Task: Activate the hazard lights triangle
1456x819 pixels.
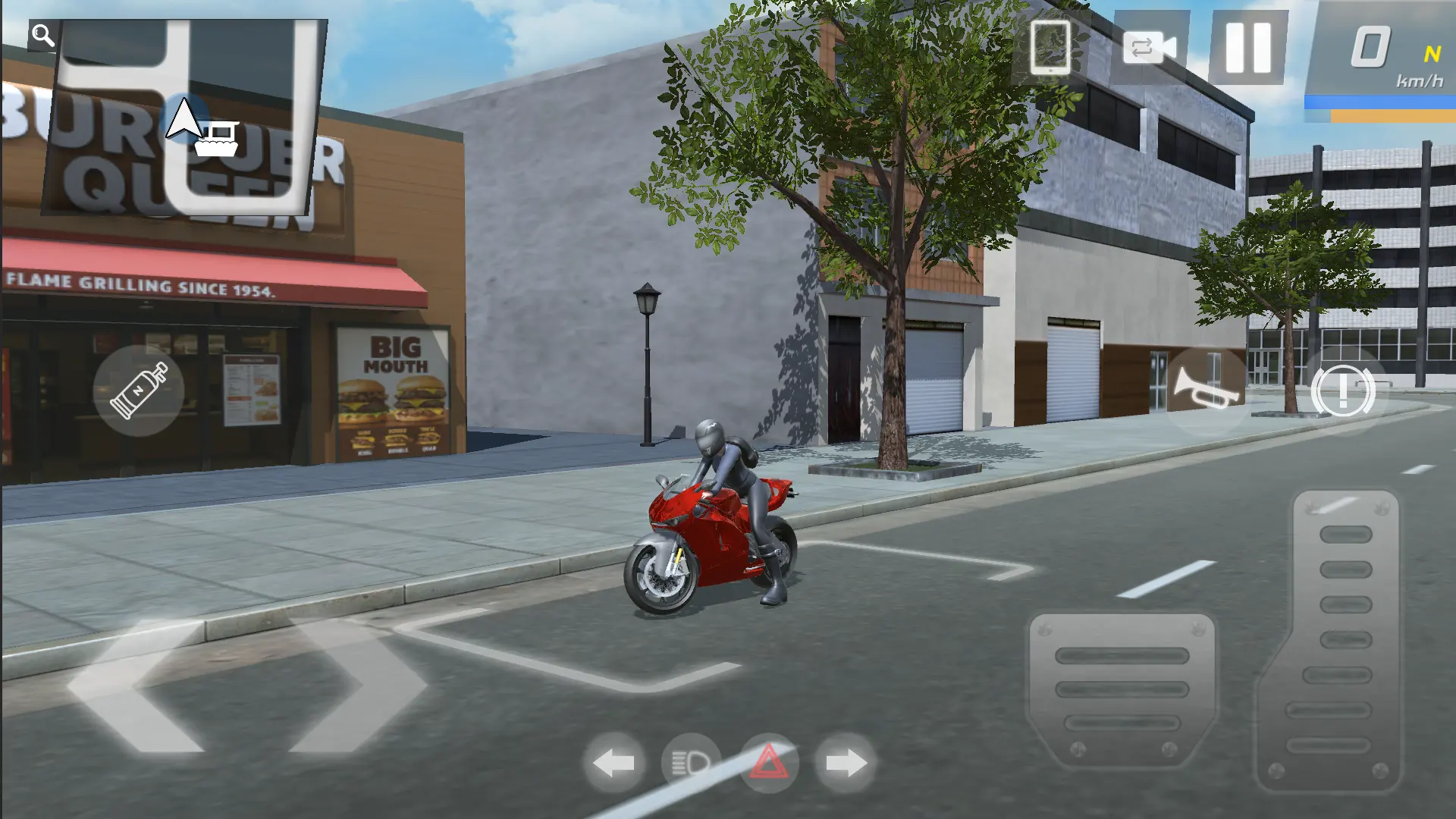Action: pyautogui.click(x=768, y=763)
